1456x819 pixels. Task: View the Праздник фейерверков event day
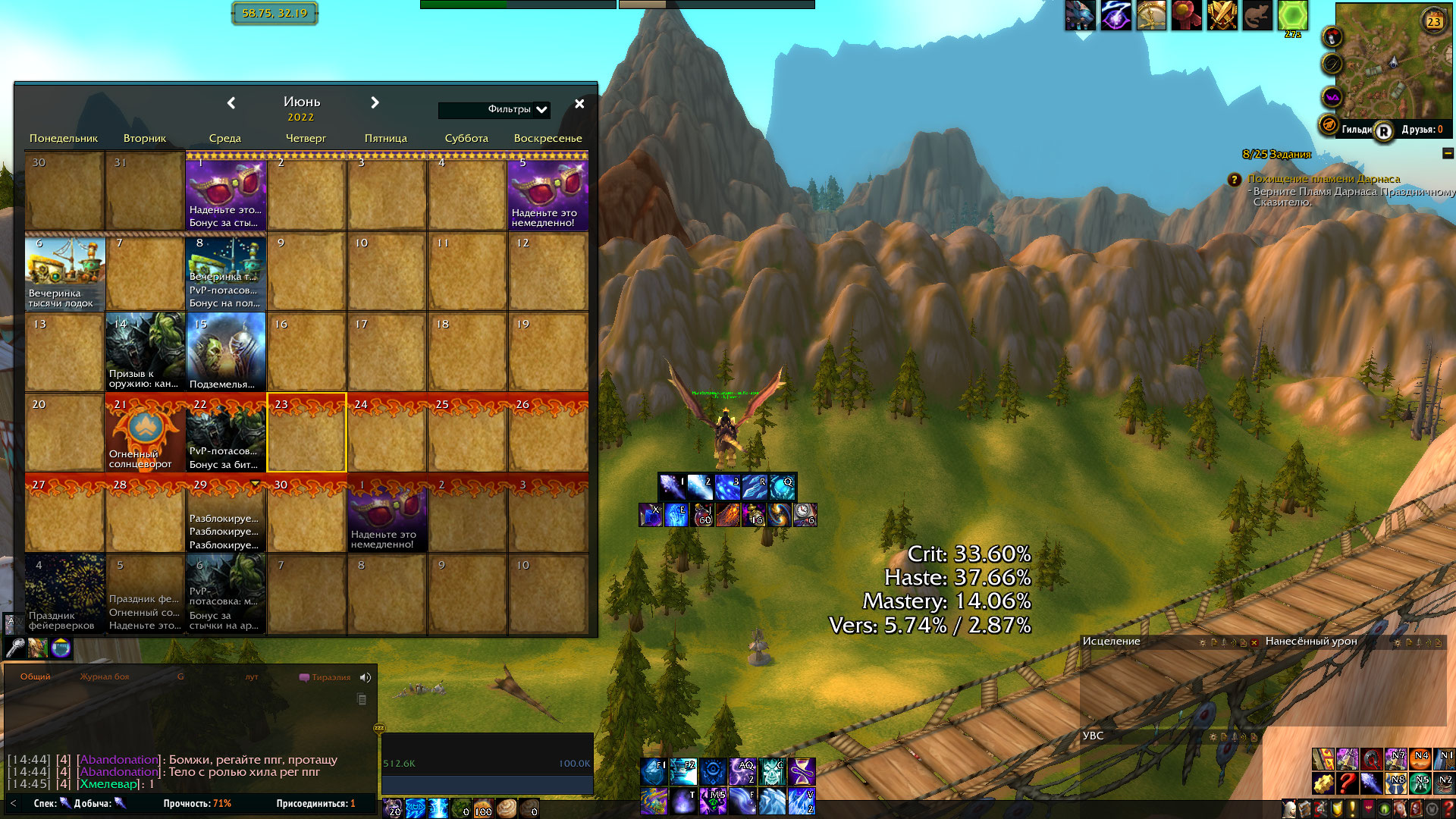point(64,594)
